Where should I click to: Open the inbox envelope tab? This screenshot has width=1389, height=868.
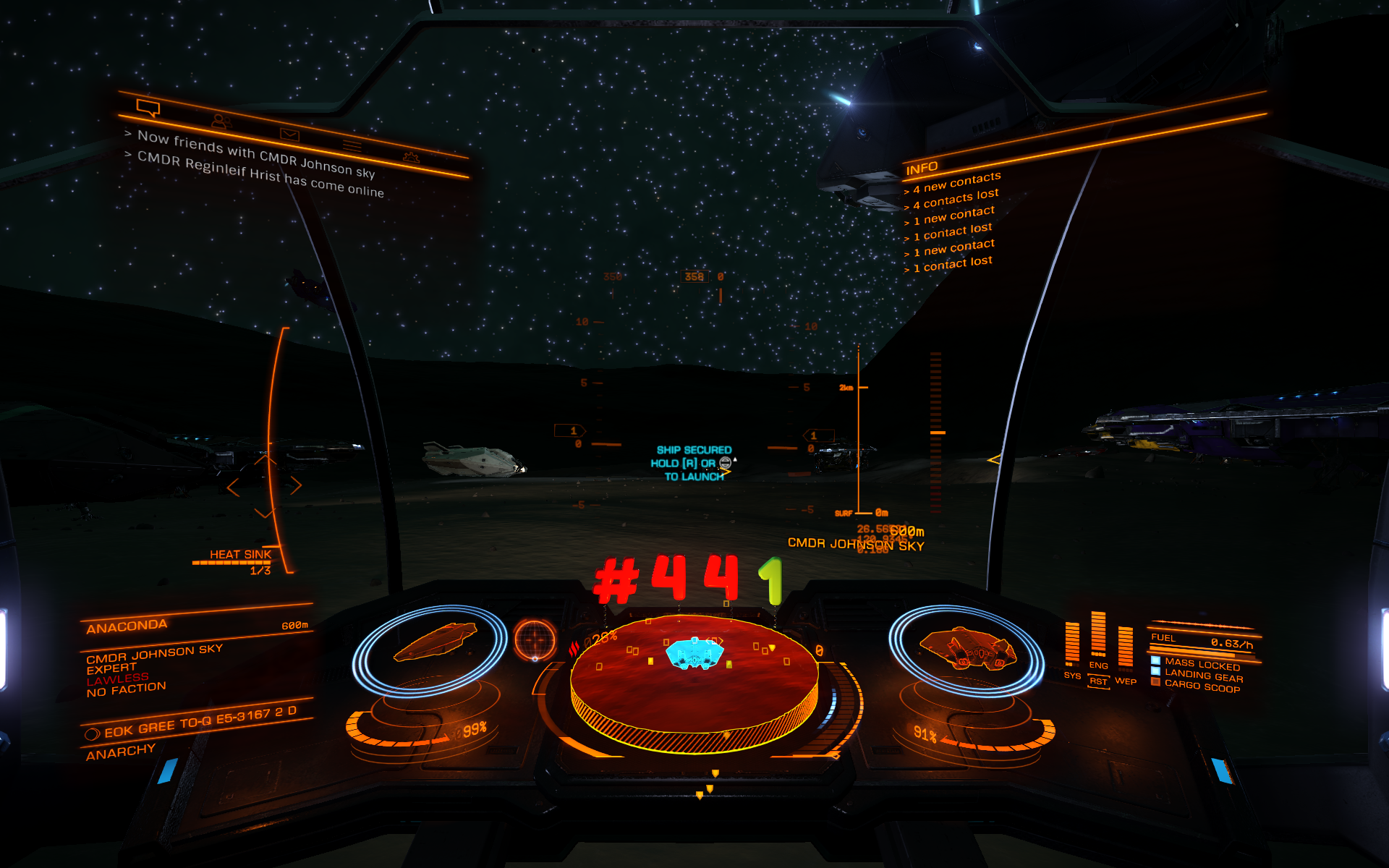(289, 135)
